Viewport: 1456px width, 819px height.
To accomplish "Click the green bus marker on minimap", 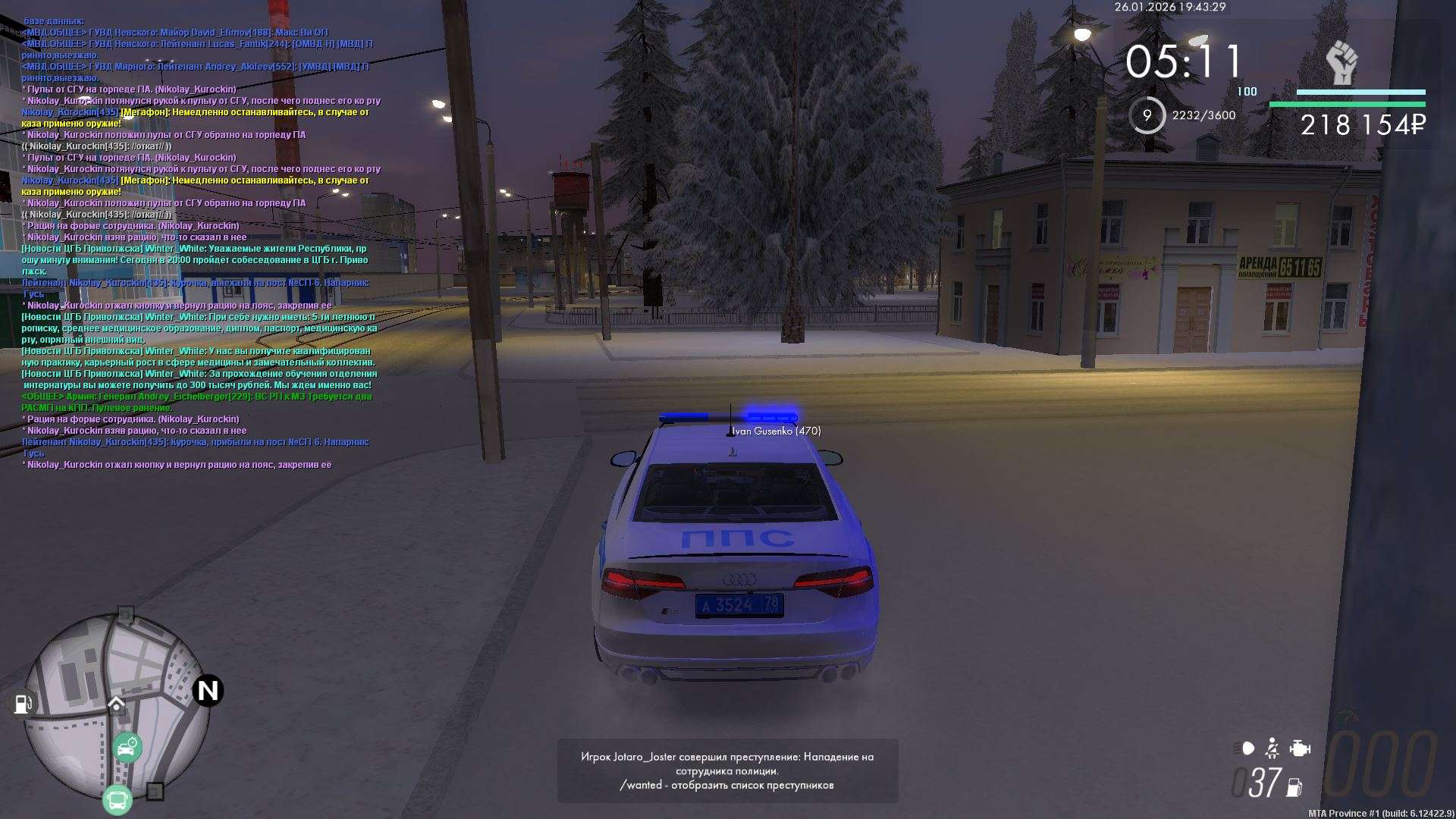I will click(x=118, y=800).
